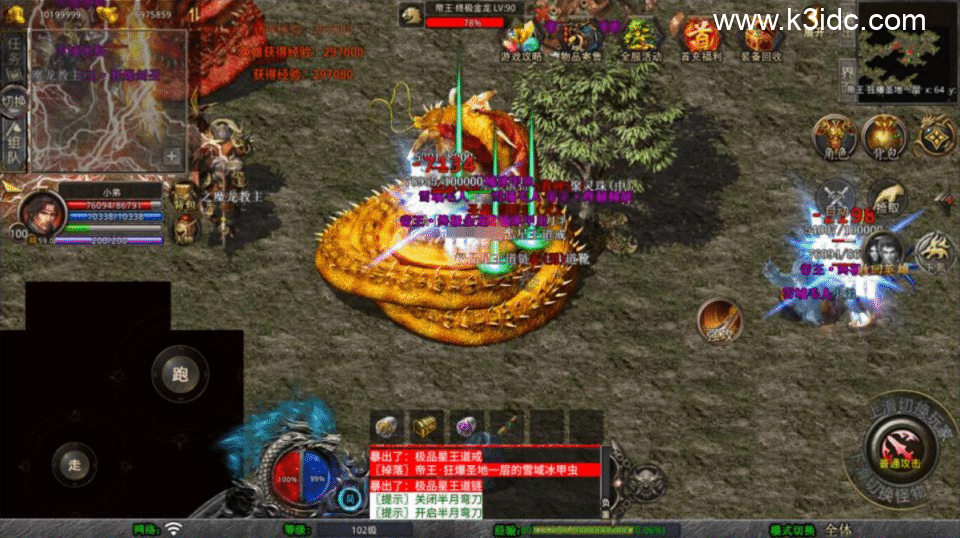Open the 装备回收 equipment recycling icon
This screenshot has width=960, height=538.
pos(758,40)
